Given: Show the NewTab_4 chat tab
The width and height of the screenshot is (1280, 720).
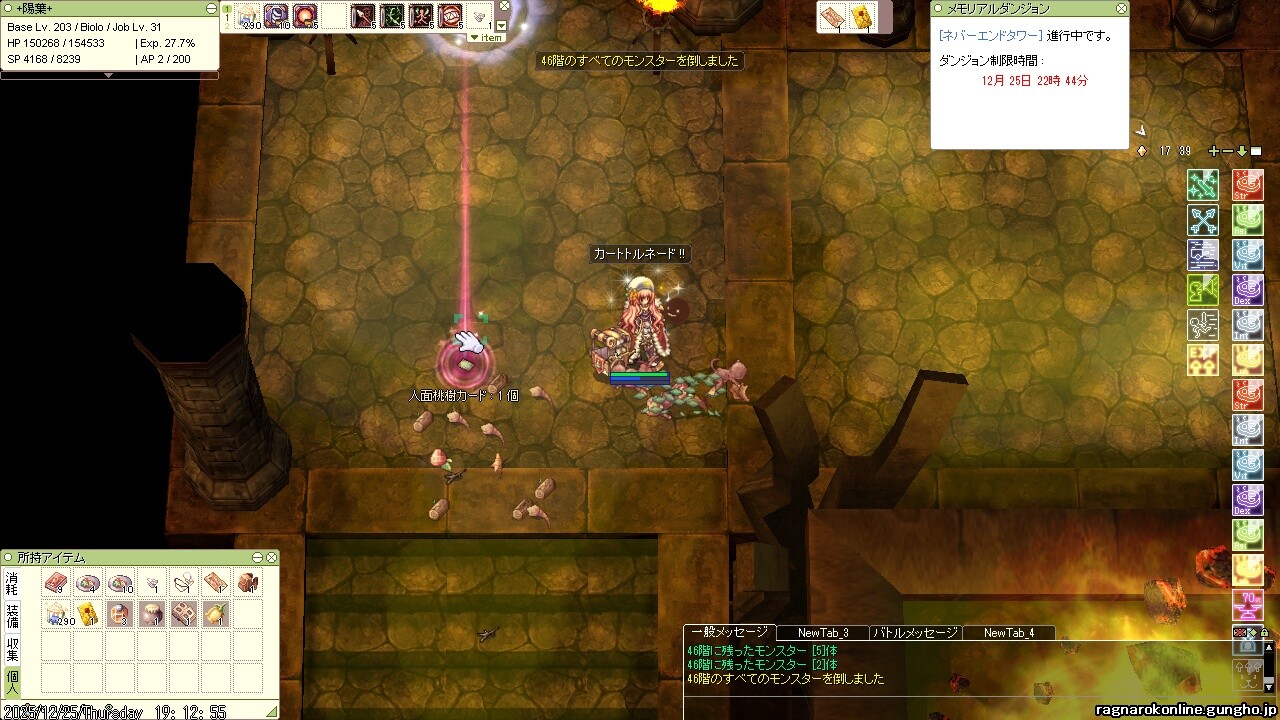Looking at the screenshot, I should coord(1008,633).
